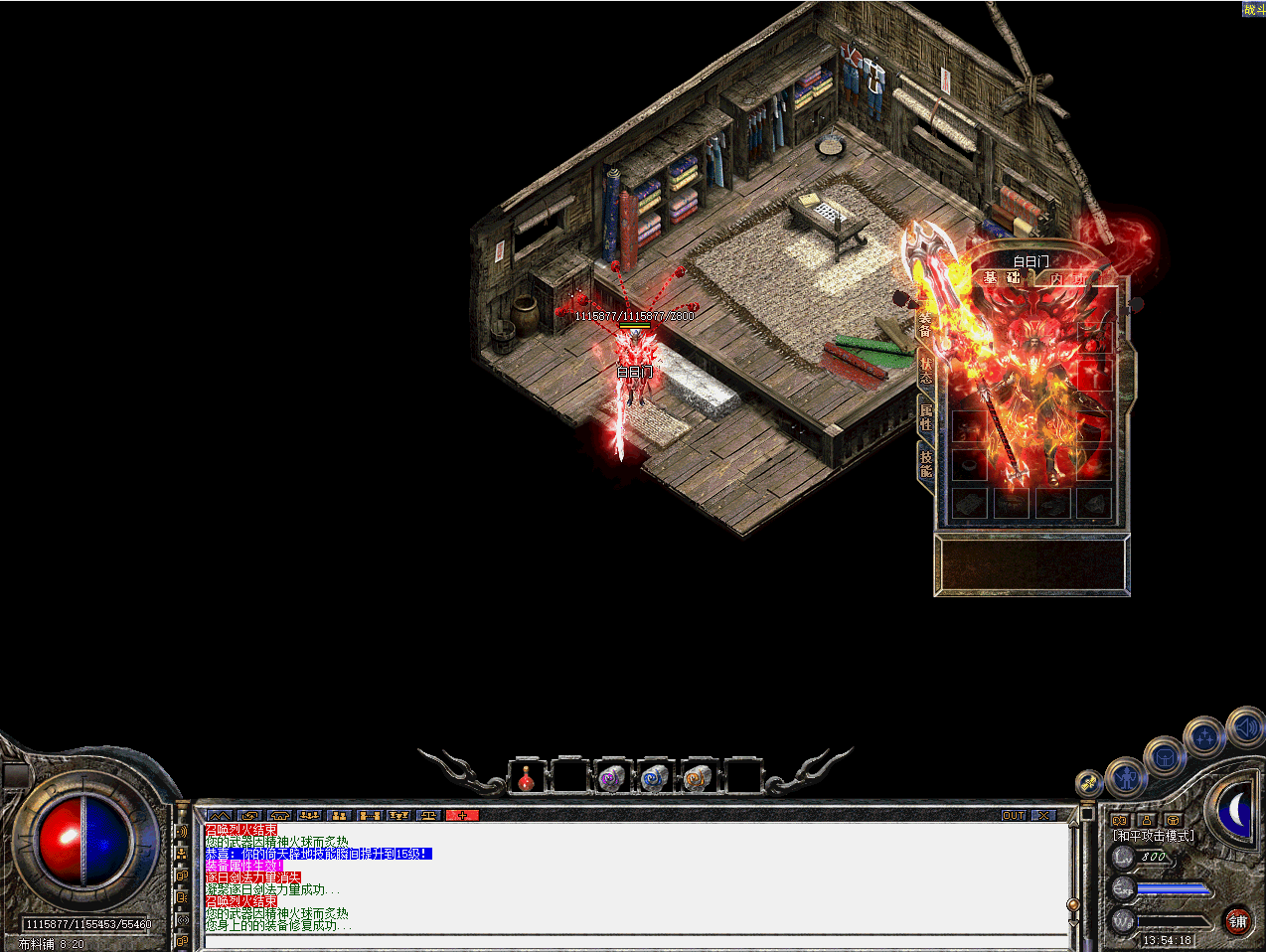Close the chat with the X button

[x=1041, y=815]
